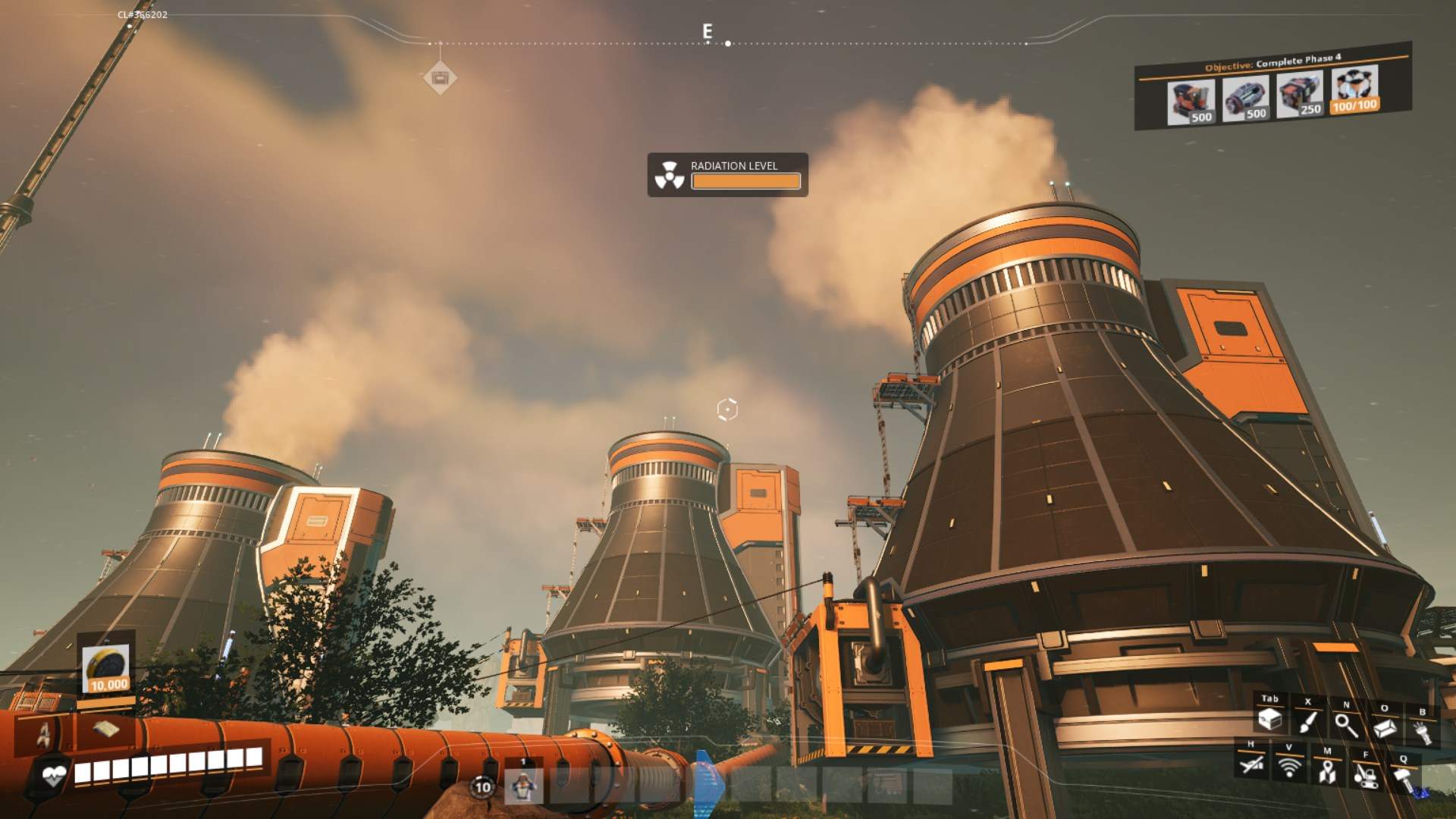1456x819 pixels.
Task: Toggle the signal strength icon above V
Action: pos(1289,767)
